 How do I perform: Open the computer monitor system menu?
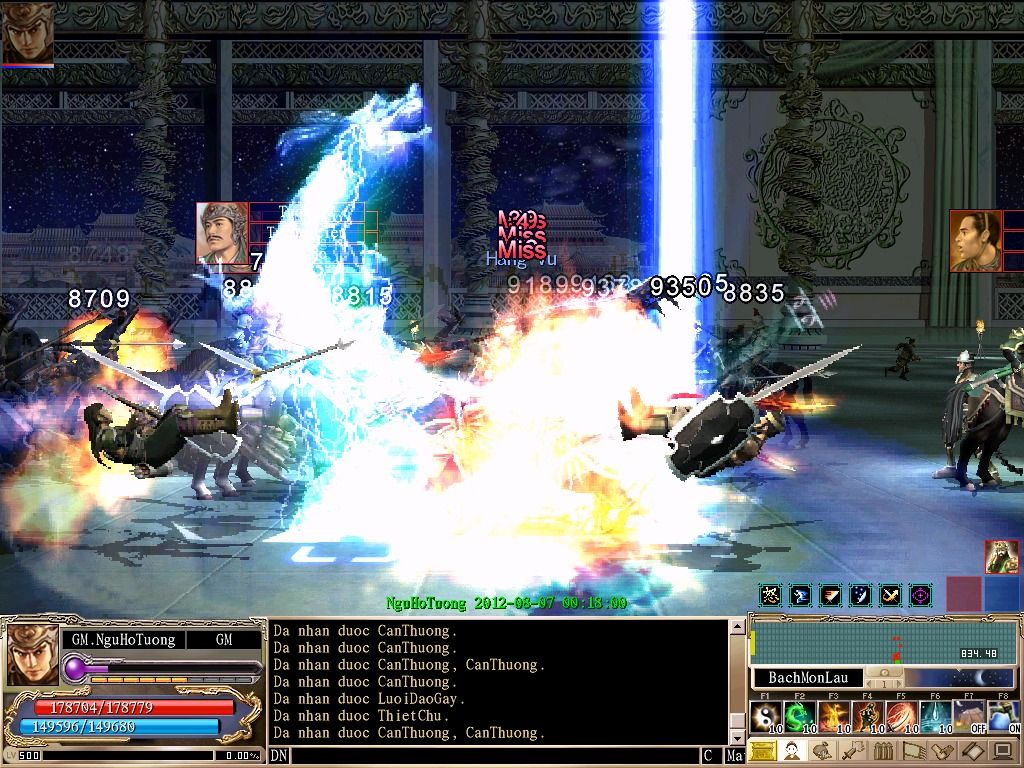[x=1003, y=751]
